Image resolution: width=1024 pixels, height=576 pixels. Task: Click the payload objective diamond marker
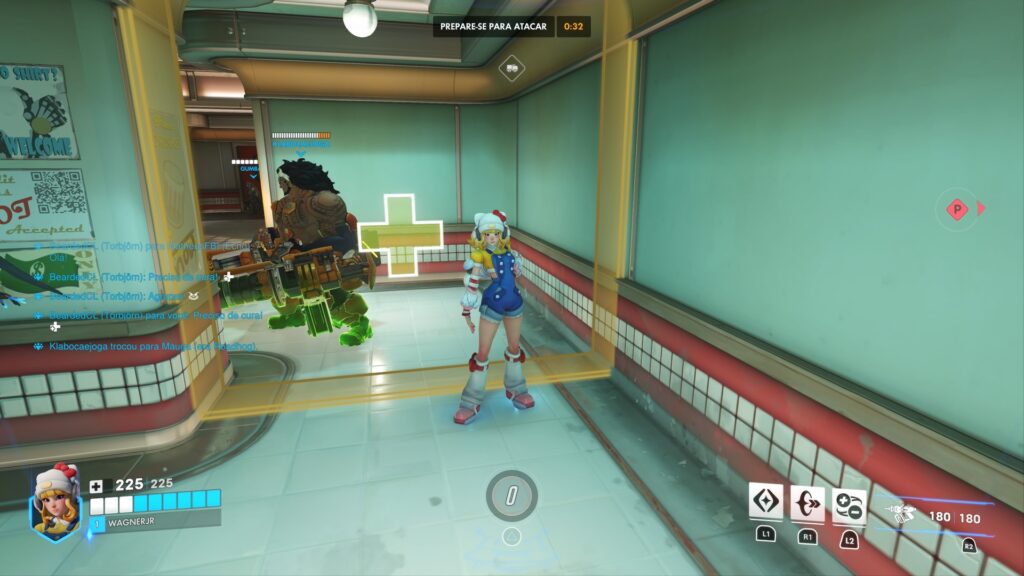click(x=512, y=68)
